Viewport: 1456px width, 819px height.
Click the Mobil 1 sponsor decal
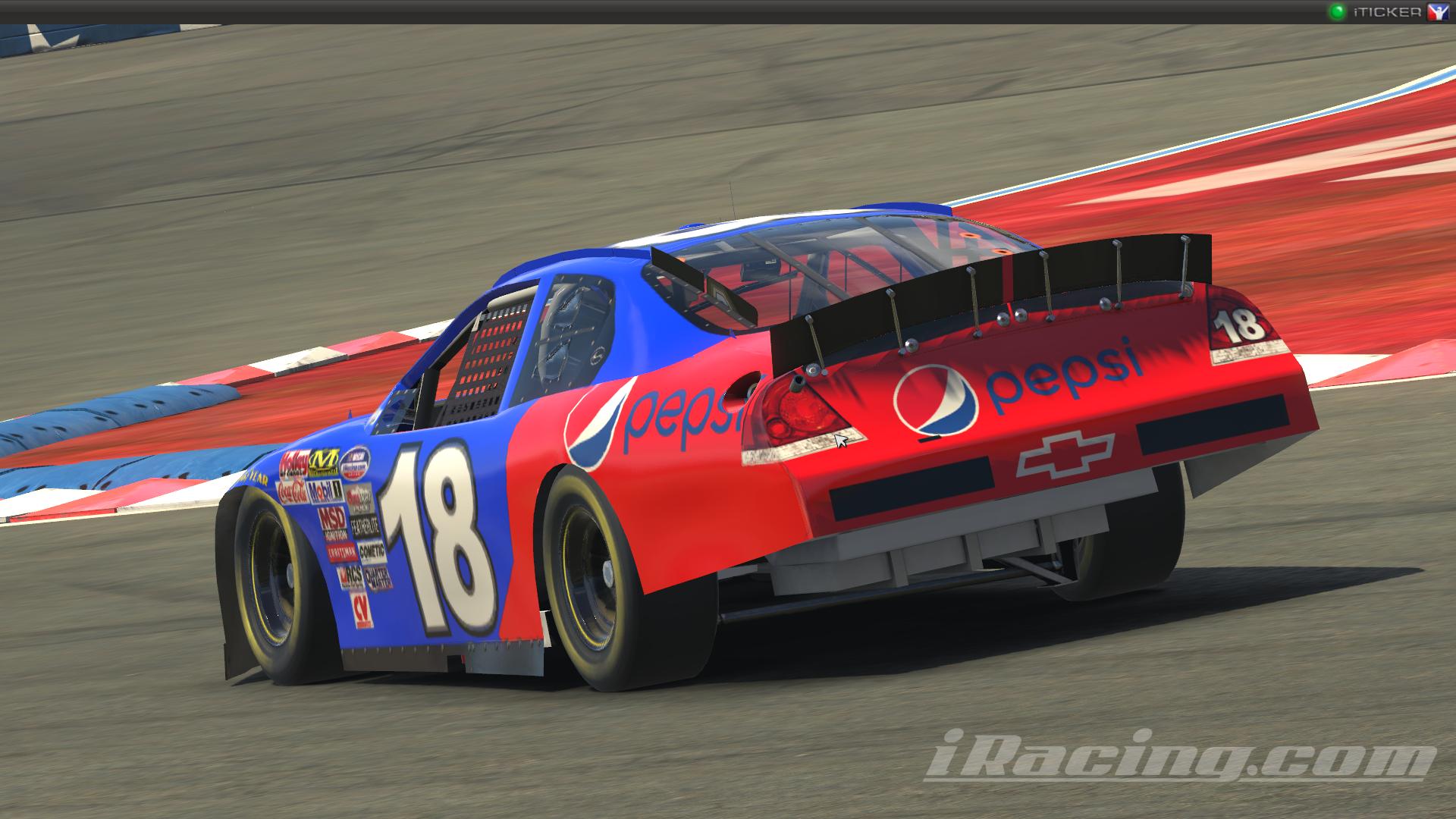(324, 491)
